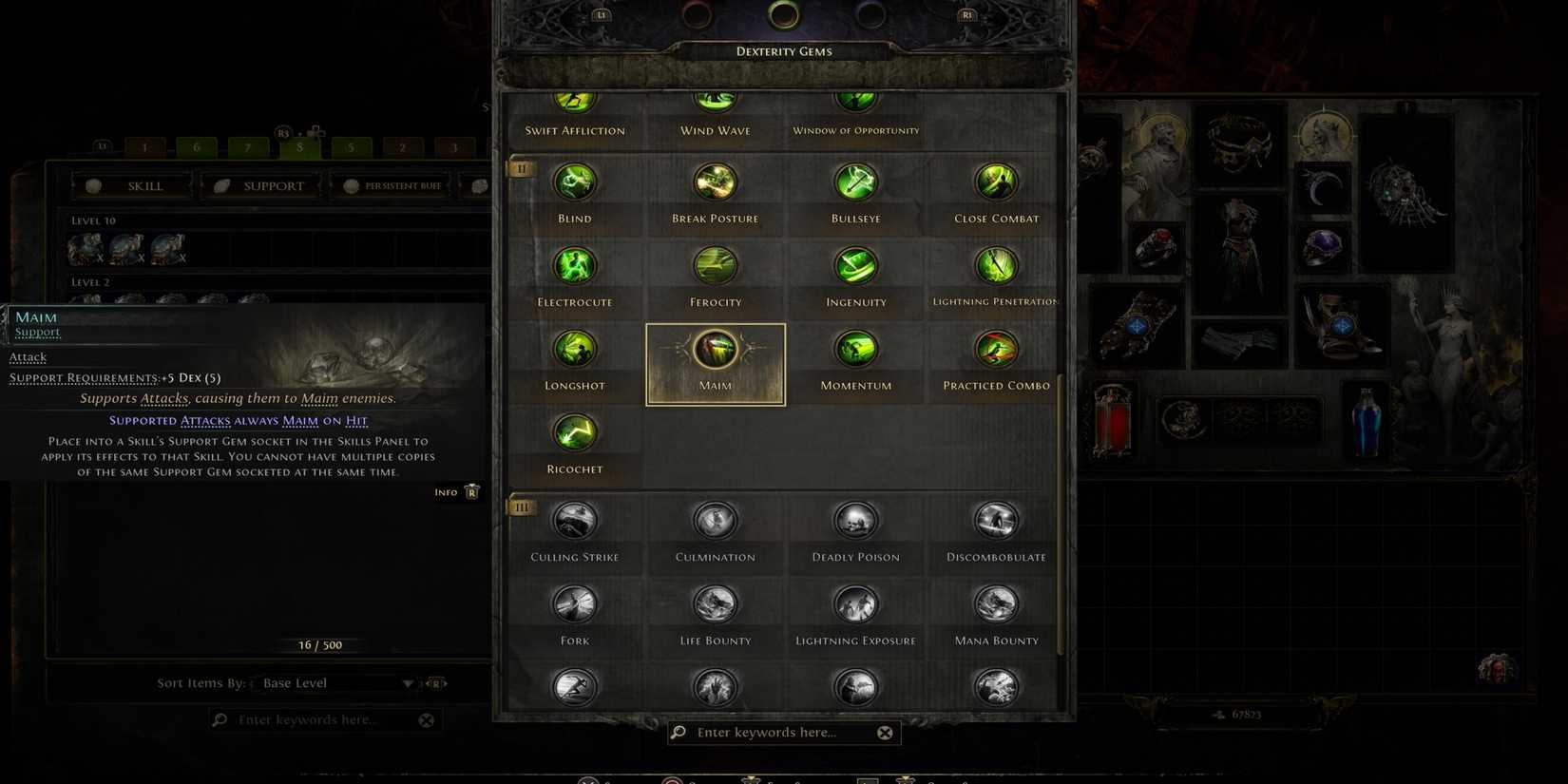The height and width of the screenshot is (784, 1568).
Task: Collapse the tier III gem section
Action: coord(521,507)
